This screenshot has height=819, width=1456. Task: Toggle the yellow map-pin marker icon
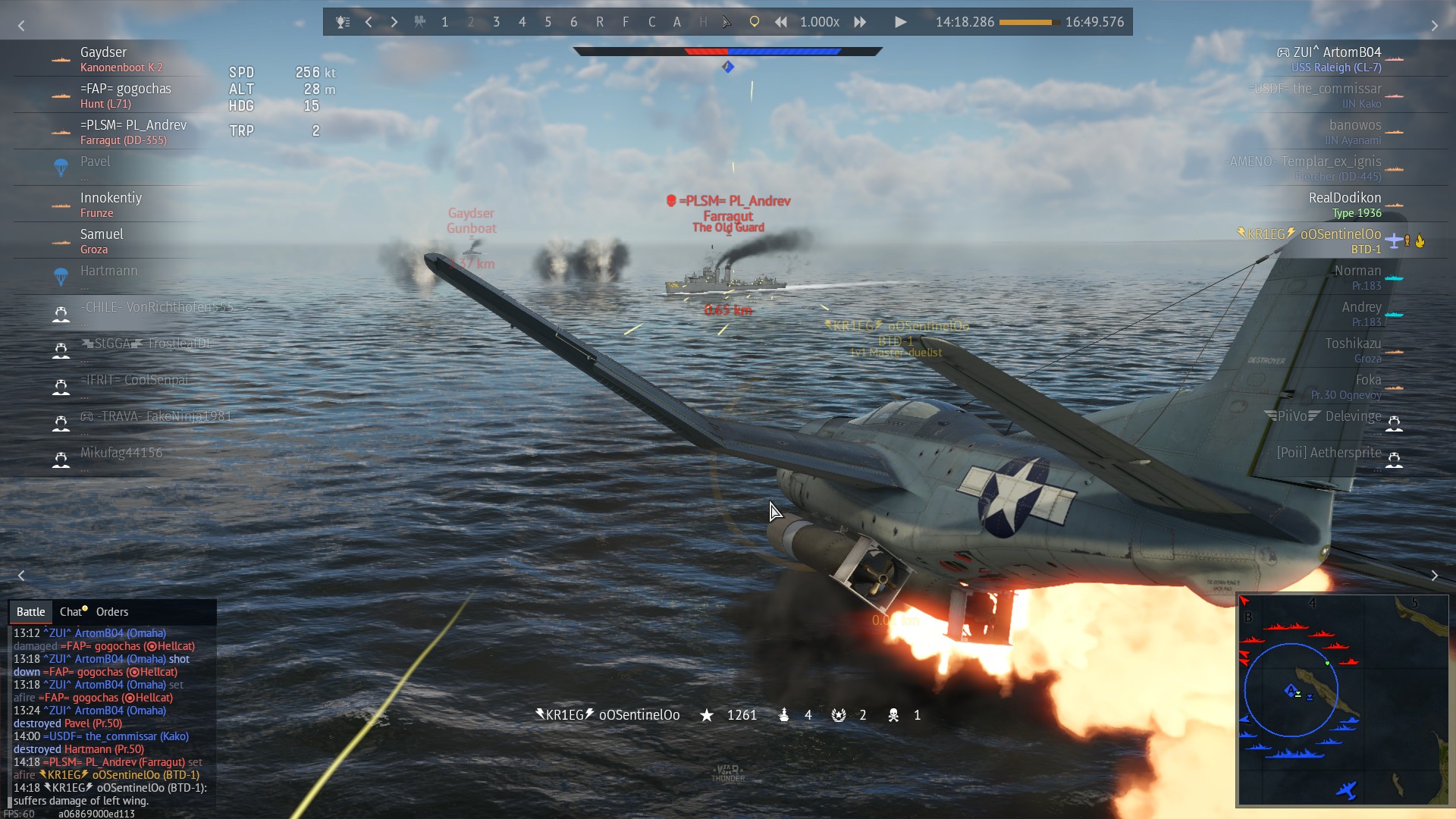pyautogui.click(x=754, y=22)
